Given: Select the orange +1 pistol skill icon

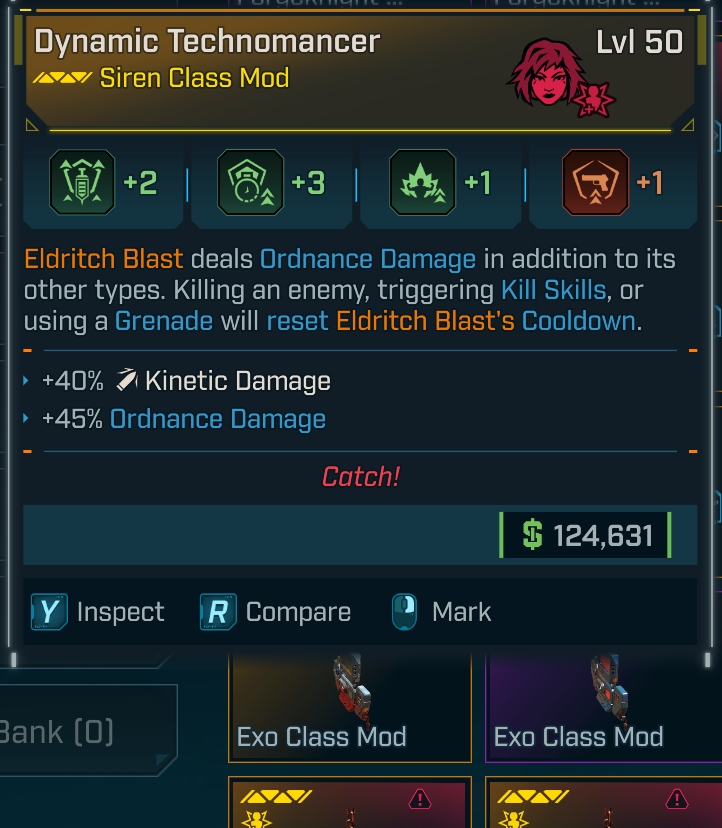Looking at the screenshot, I should (596, 183).
